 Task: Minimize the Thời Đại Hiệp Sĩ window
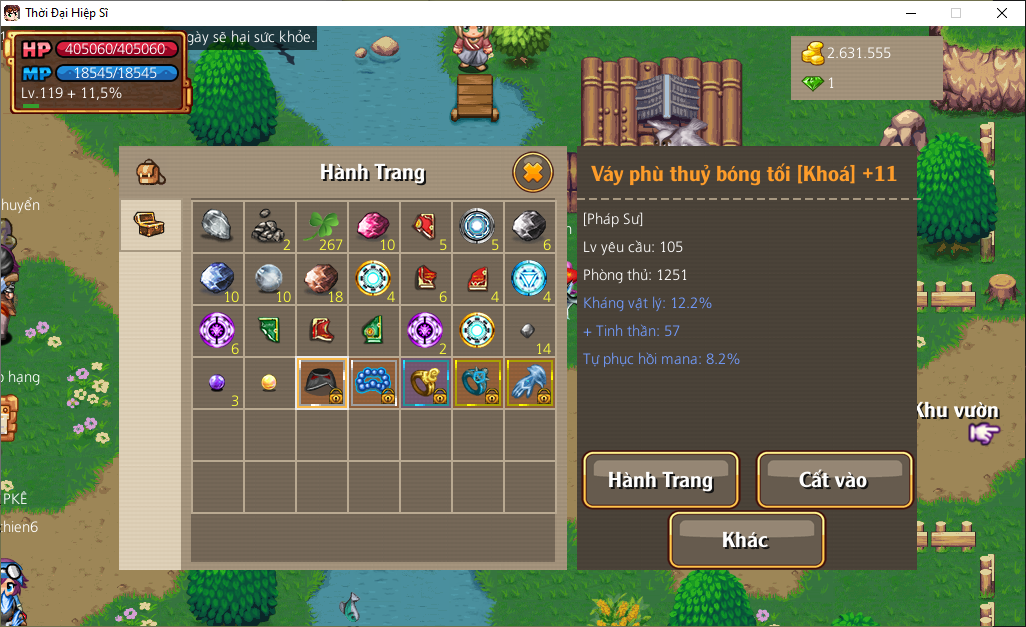(x=910, y=13)
